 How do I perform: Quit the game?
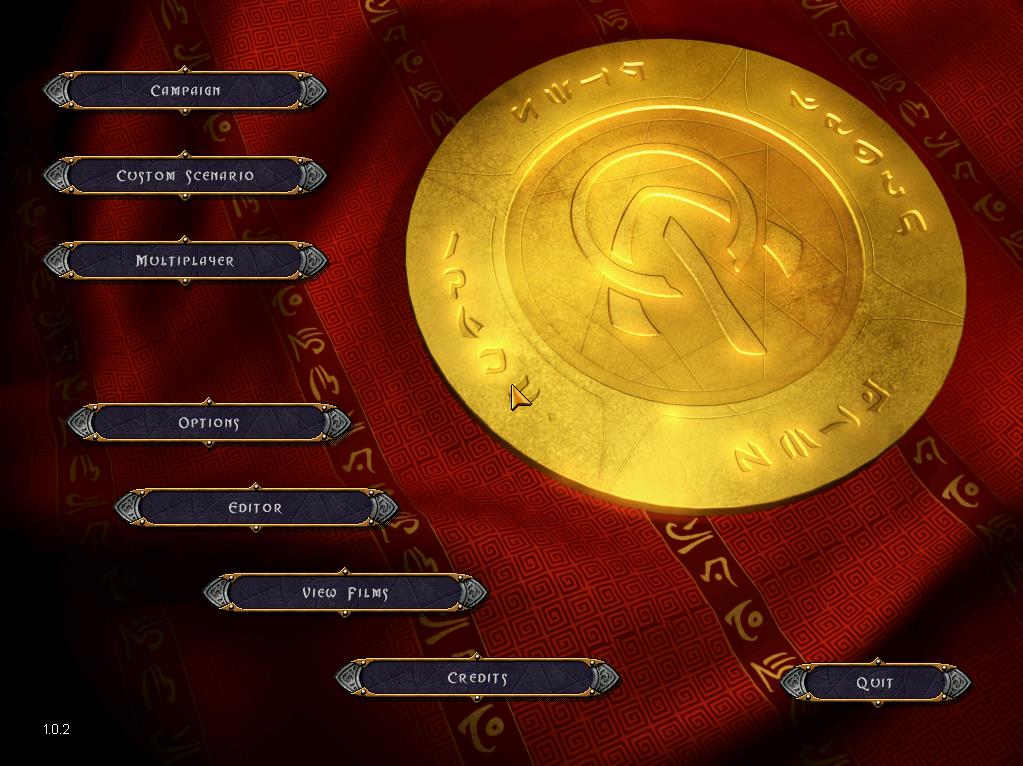tap(875, 683)
